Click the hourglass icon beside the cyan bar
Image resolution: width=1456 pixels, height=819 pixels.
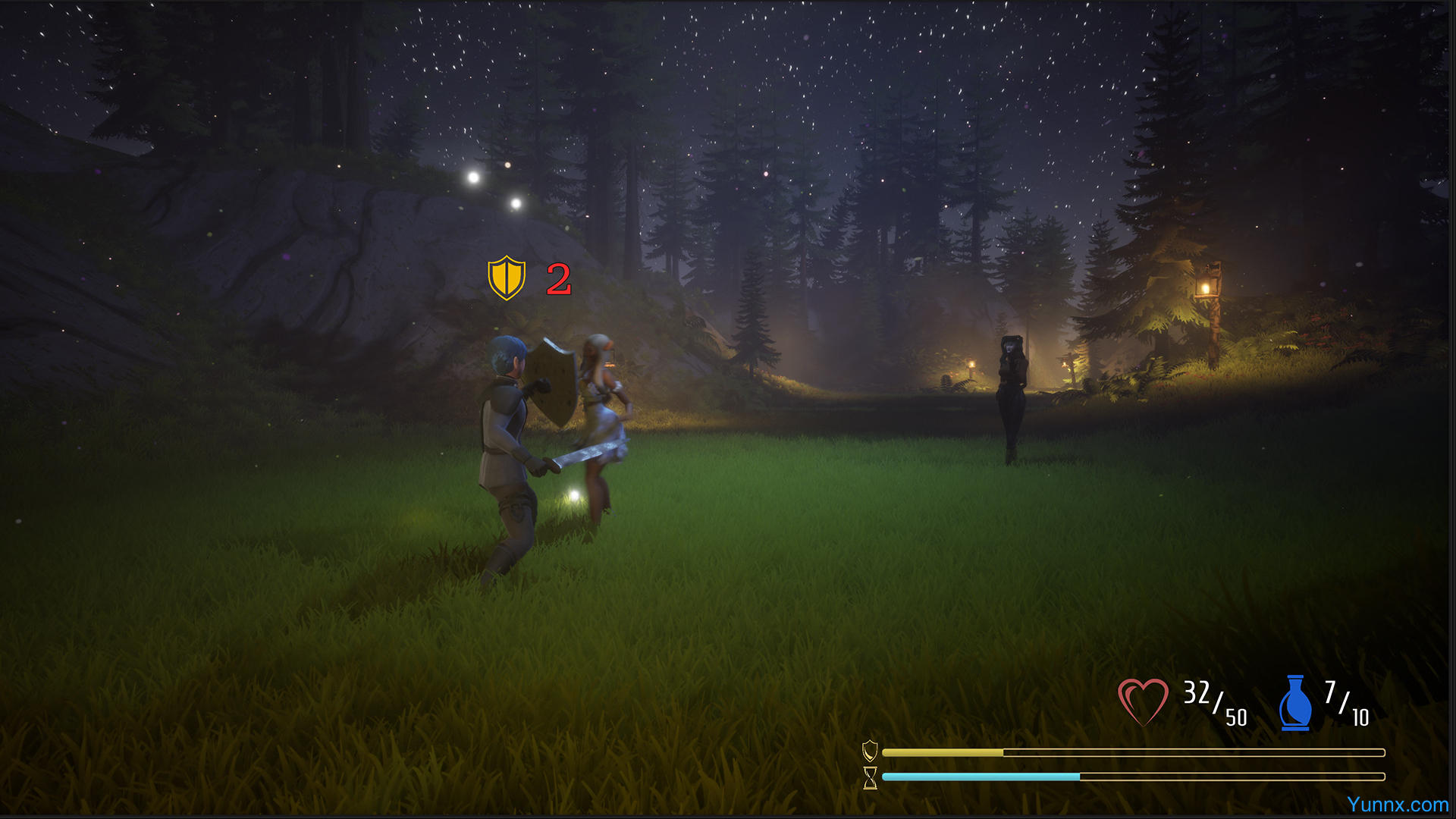(x=870, y=777)
